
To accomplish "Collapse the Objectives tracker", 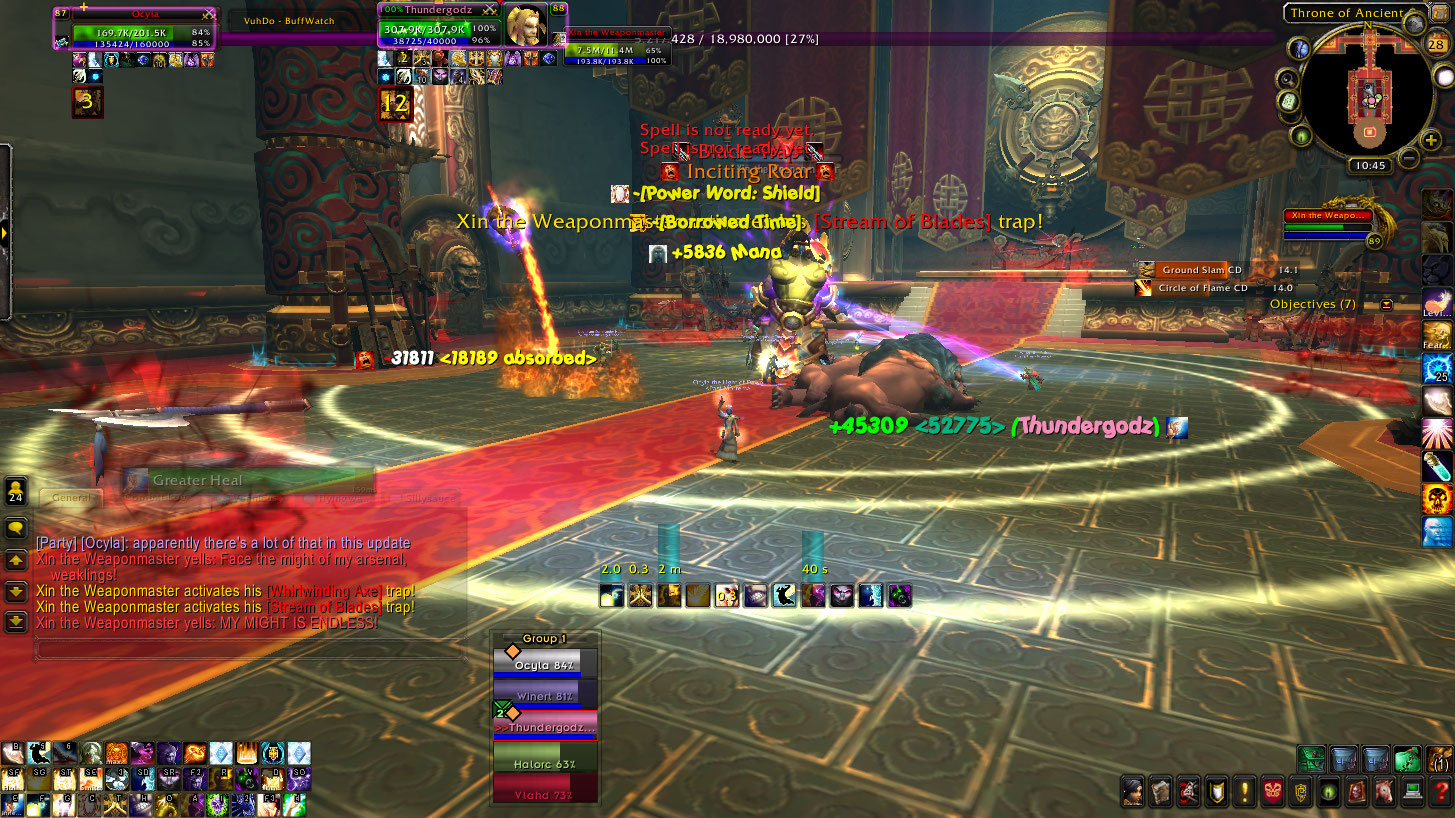I will click(1387, 304).
